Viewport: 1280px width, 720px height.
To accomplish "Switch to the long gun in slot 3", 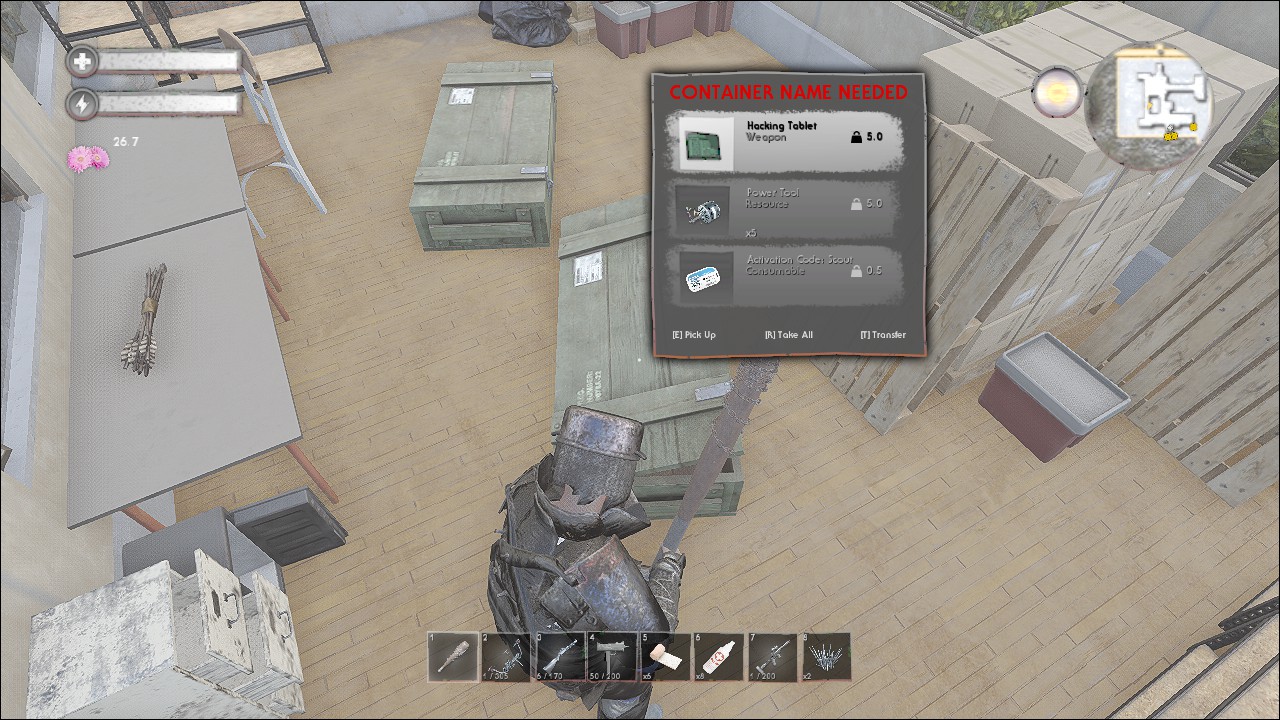I will (x=559, y=657).
